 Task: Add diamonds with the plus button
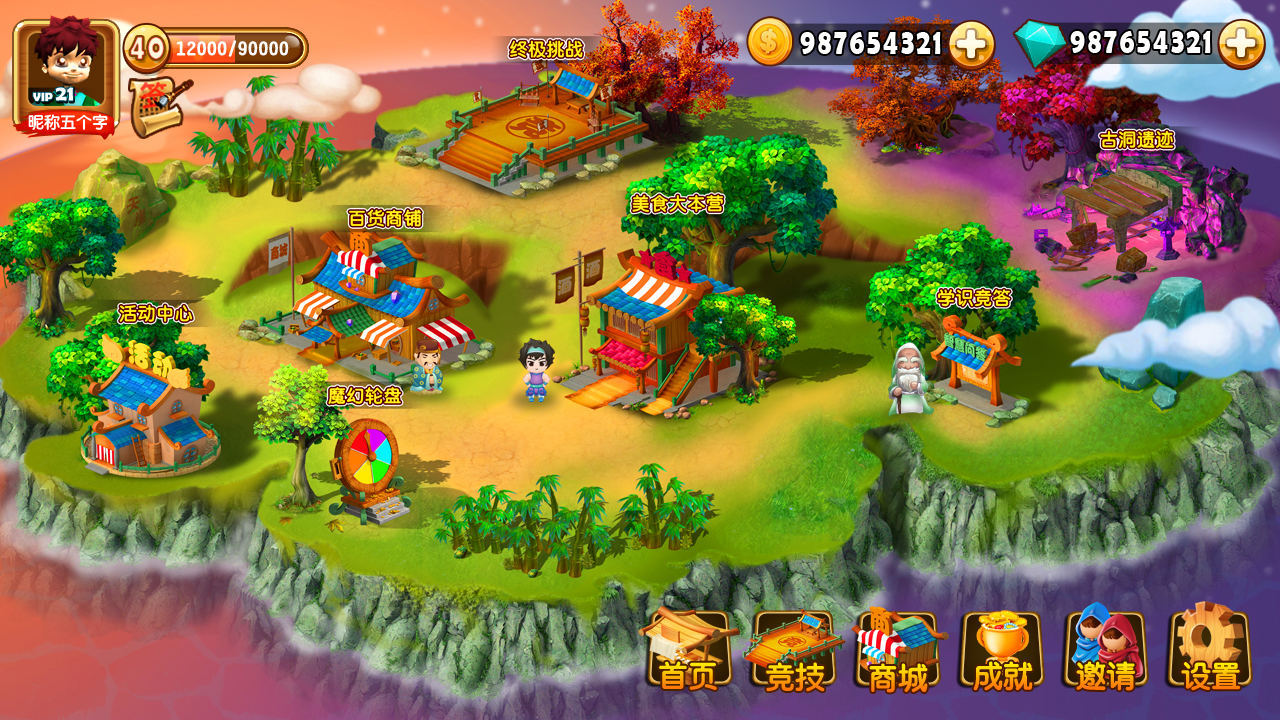1241,44
